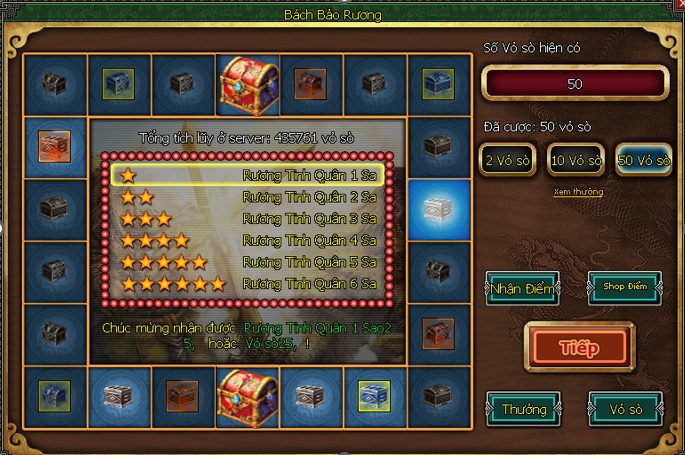The image size is (685, 455).
Task: Choose the Rương Tinh Quân 6 Sao row
Action: coord(246,284)
